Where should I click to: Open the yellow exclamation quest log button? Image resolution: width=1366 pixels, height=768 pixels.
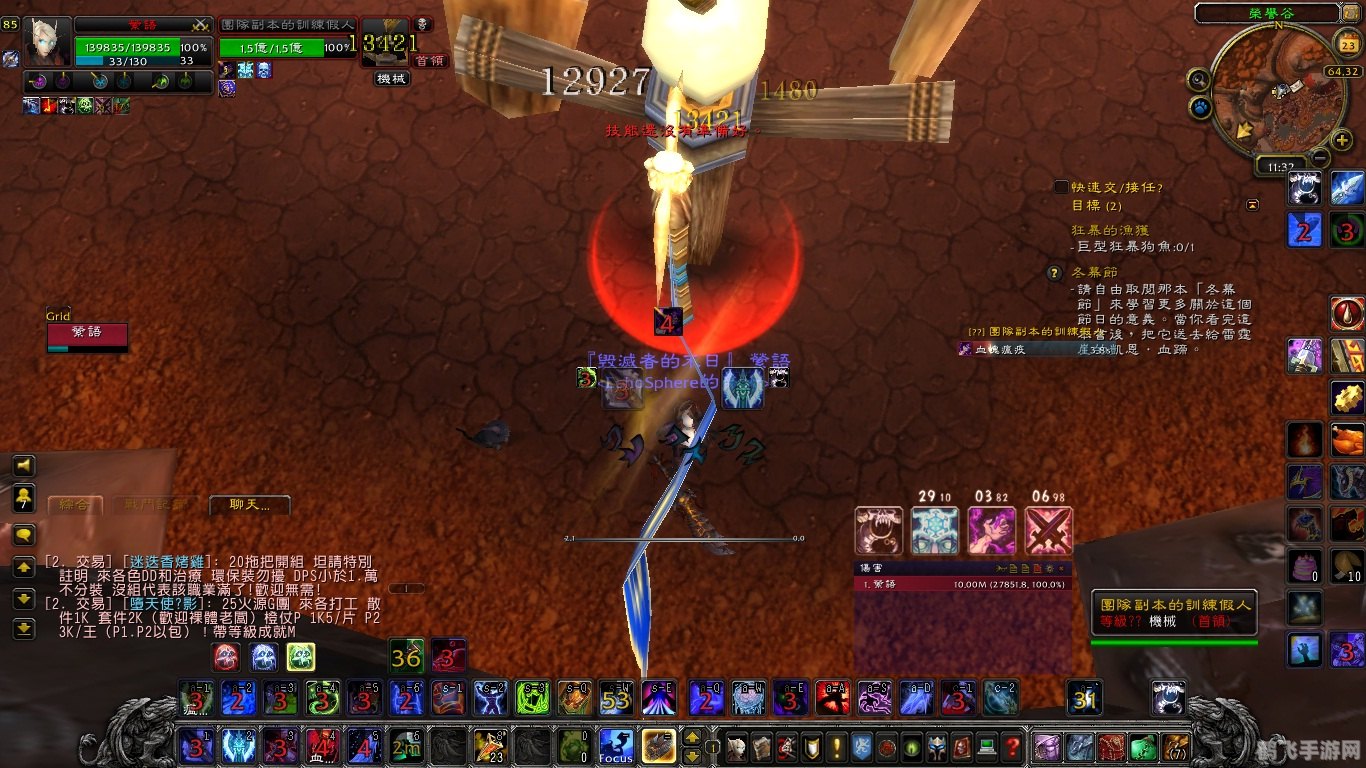click(x=836, y=746)
